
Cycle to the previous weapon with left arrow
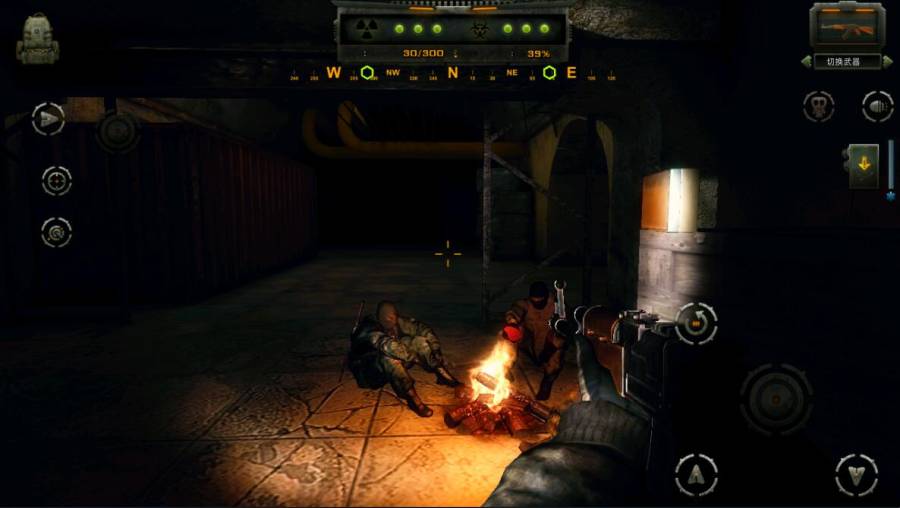point(807,62)
